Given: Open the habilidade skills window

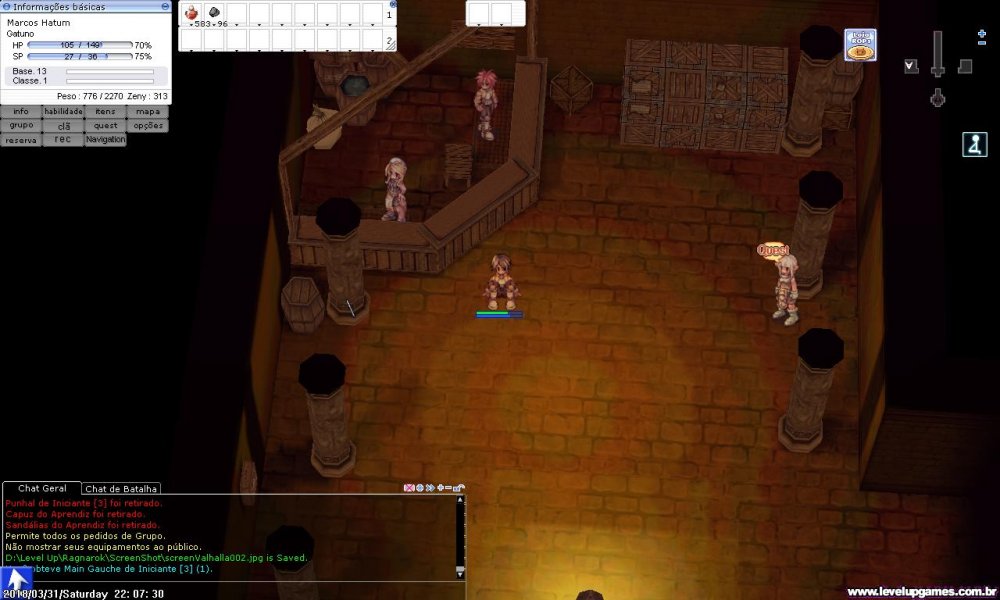Looking at the screenshot, I should click(63, 112).
